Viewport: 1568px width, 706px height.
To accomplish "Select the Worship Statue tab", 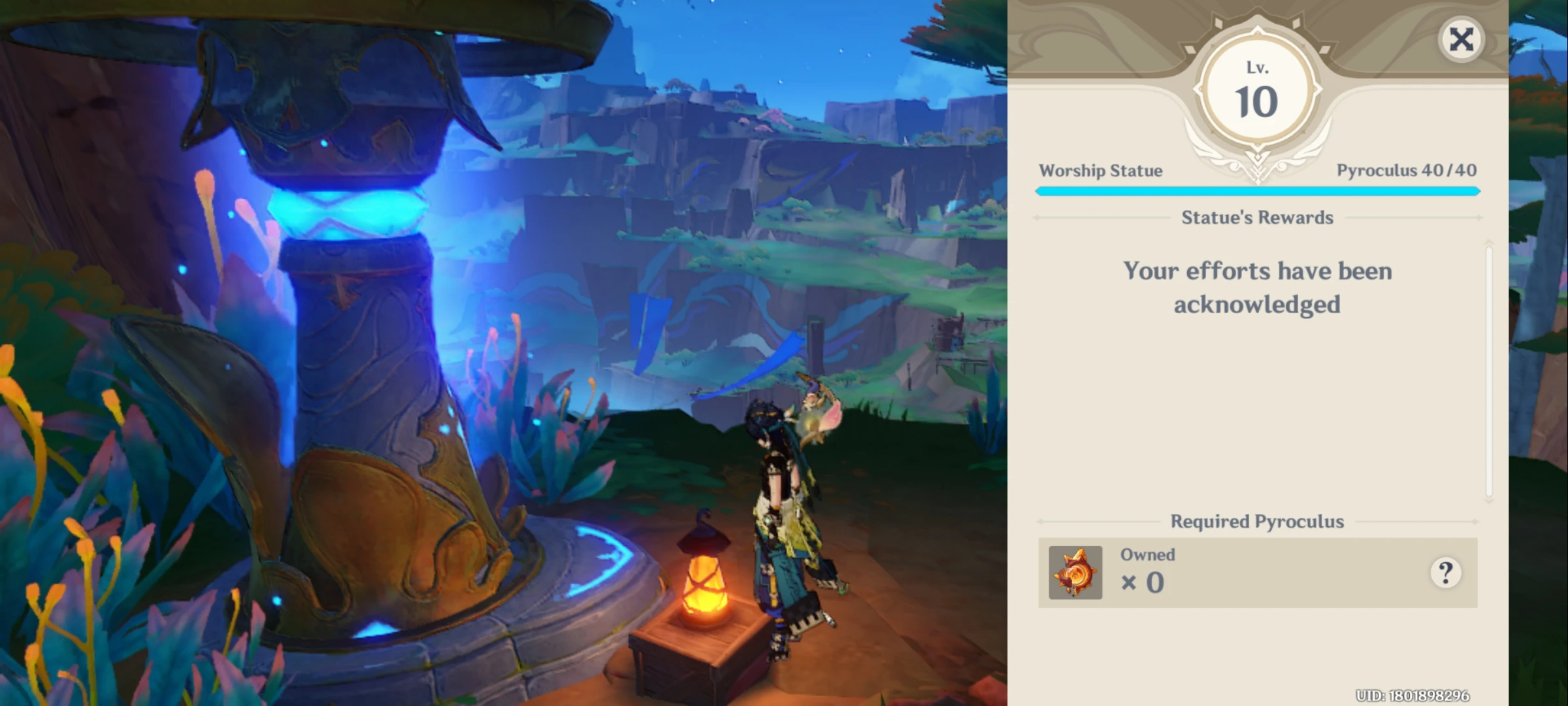I will tap(1102, 171).
